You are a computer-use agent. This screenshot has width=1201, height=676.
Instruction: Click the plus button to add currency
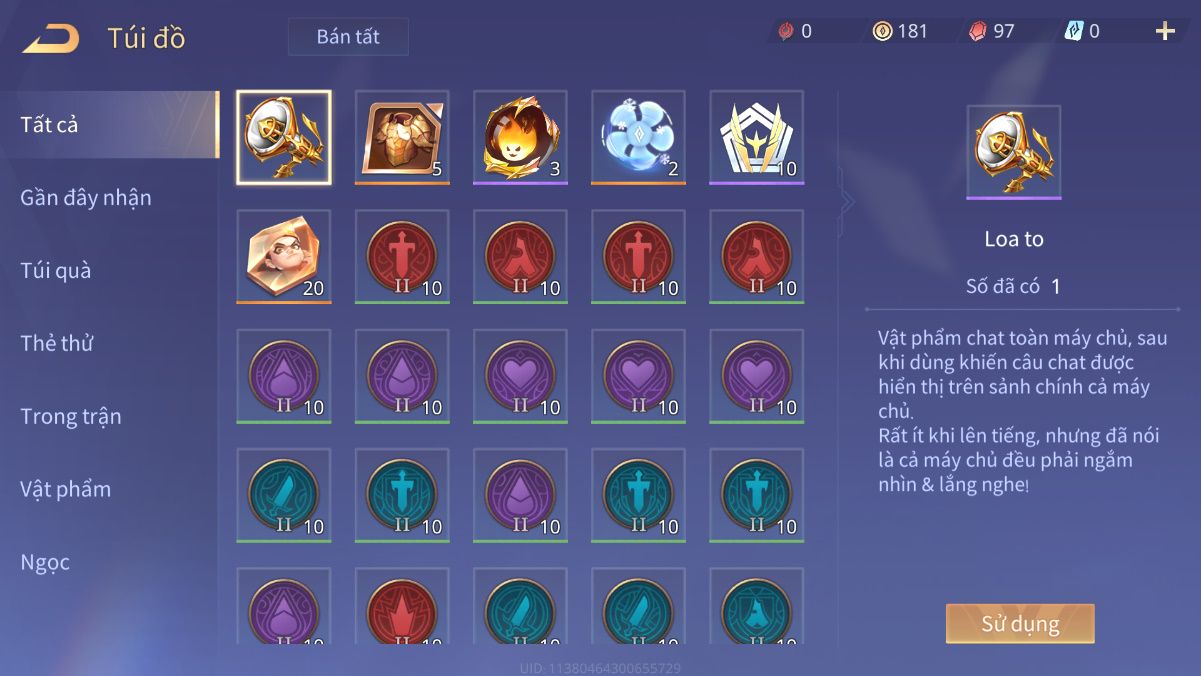tap(1165, 31)
